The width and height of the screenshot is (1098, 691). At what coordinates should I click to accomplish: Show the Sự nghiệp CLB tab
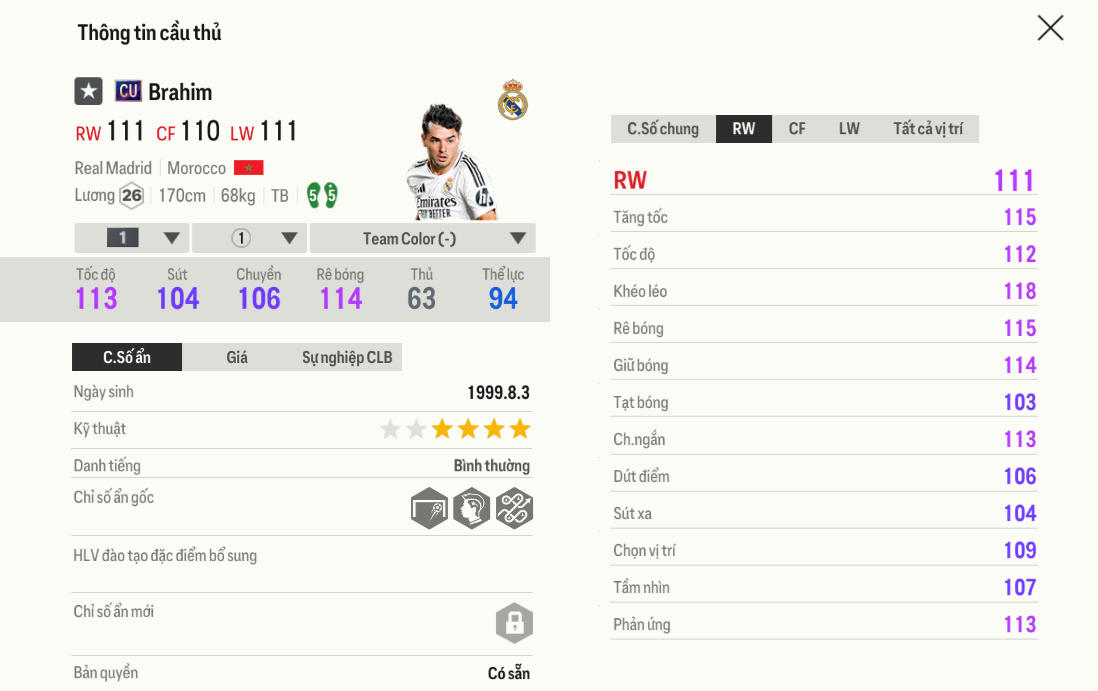pyautogui.click(x=347, y=357)
